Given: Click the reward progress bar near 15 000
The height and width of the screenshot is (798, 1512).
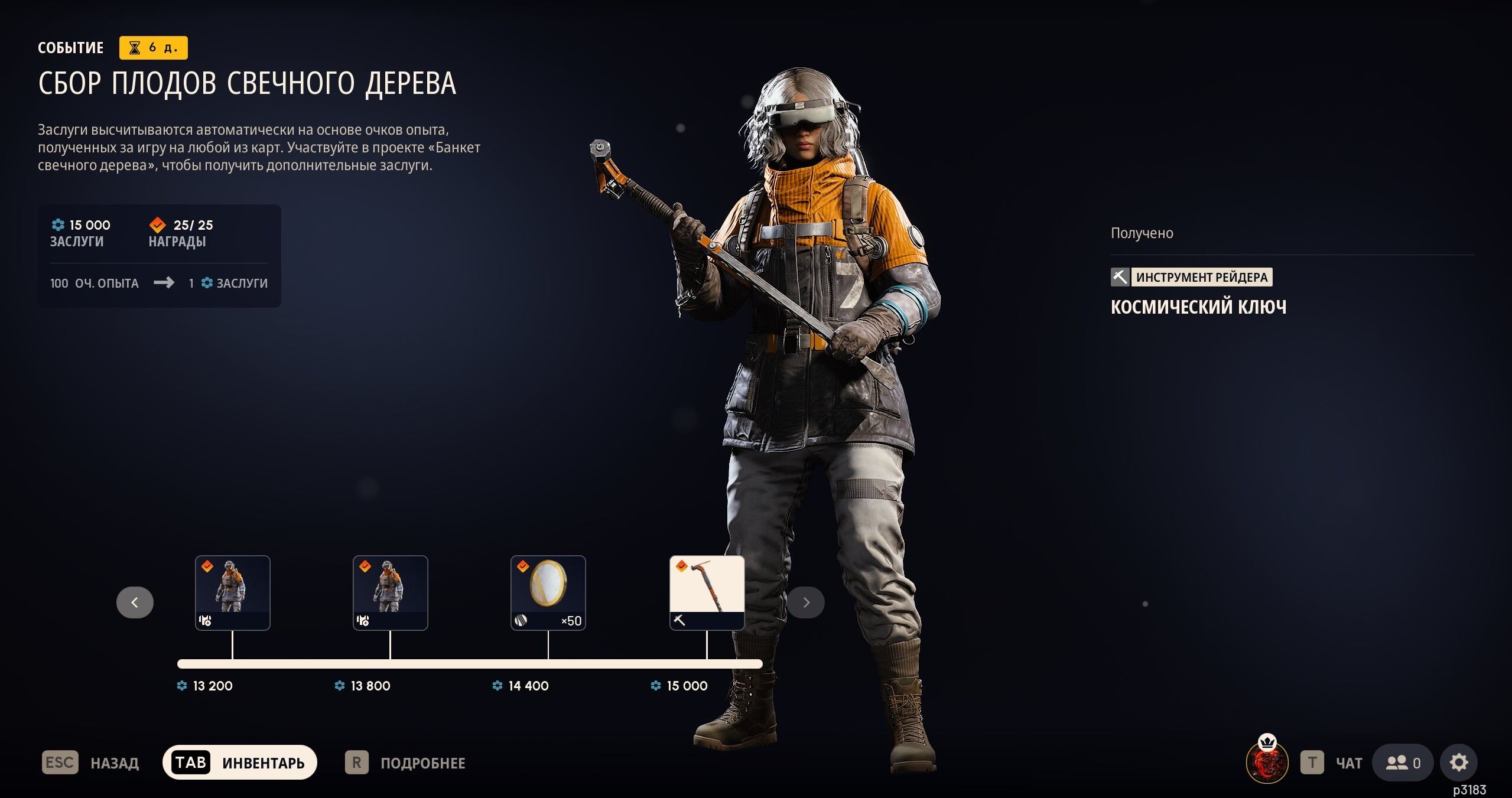Looking at the screenshot, I should pyautogui.click(x=707, y=663).
